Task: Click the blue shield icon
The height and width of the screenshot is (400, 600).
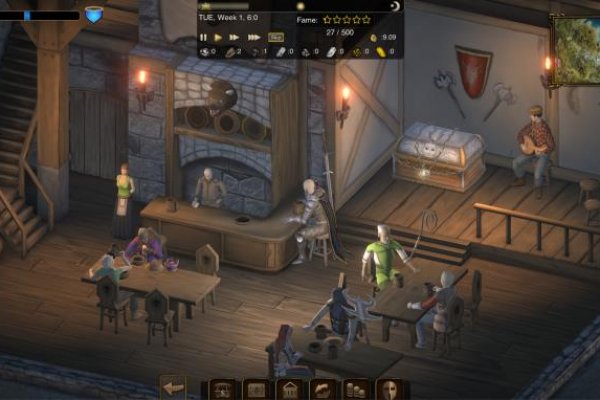Action: 94,14
